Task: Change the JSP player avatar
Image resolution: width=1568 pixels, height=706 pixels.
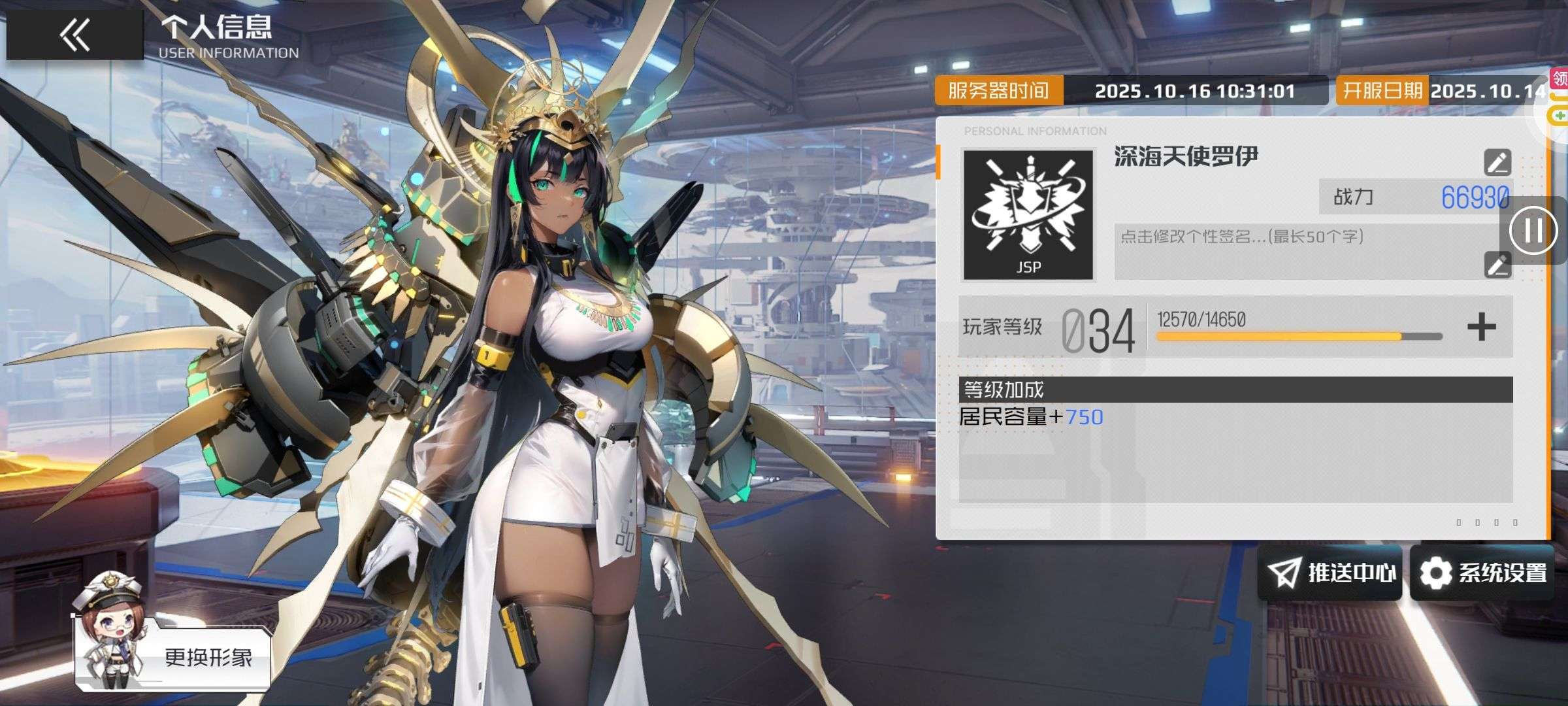Action: 1028,214
